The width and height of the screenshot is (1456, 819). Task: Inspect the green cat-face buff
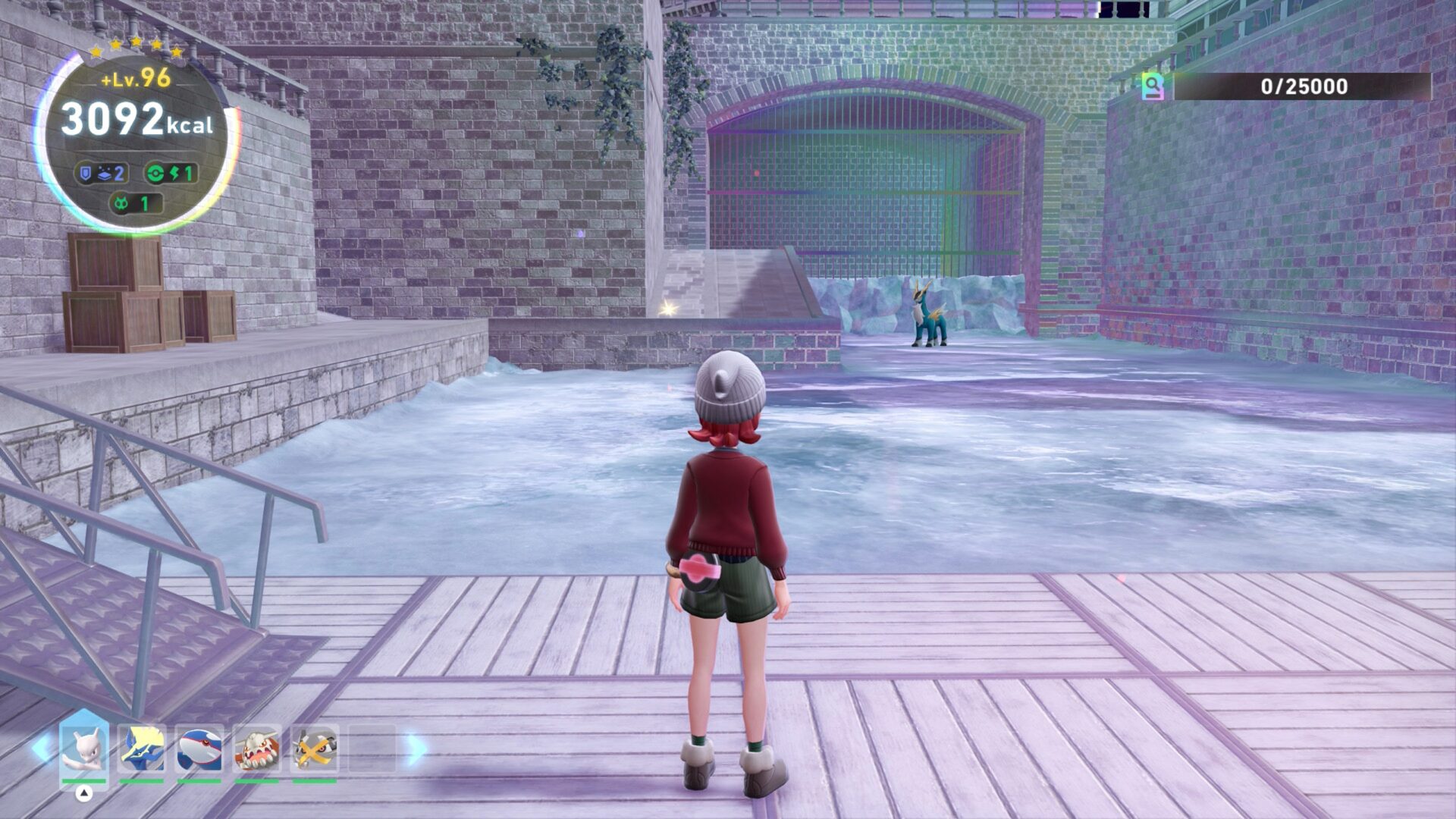point(135,203)
